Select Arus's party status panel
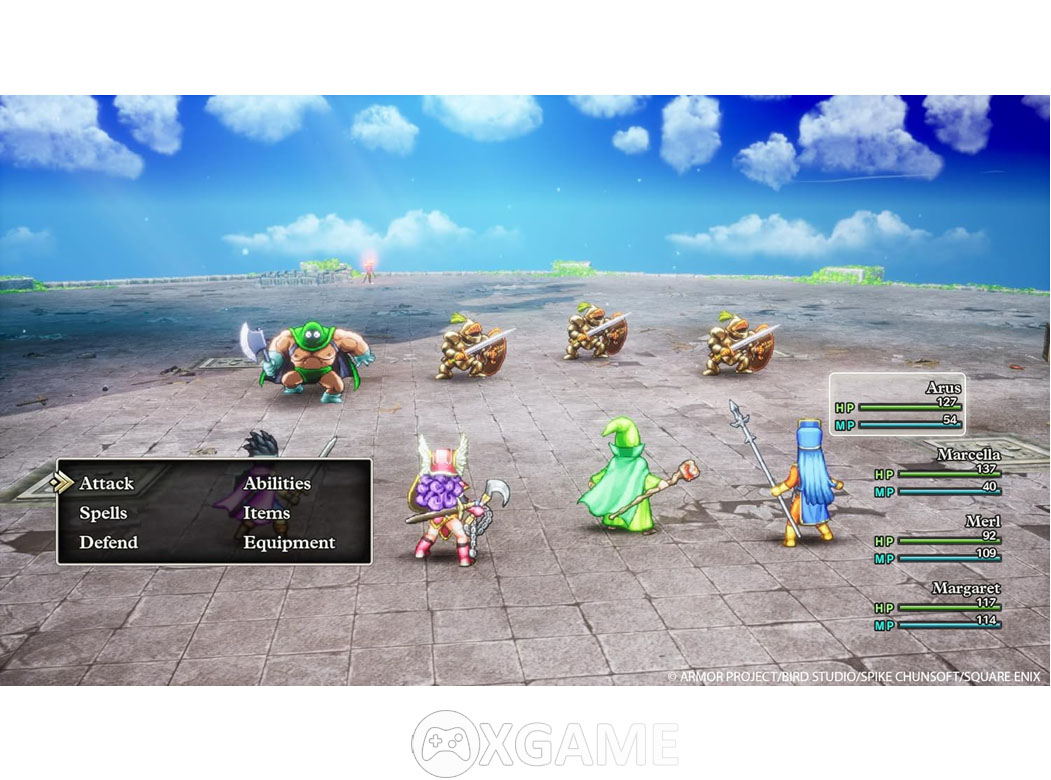Screen dimensions: 1051x780 [897, 405]
